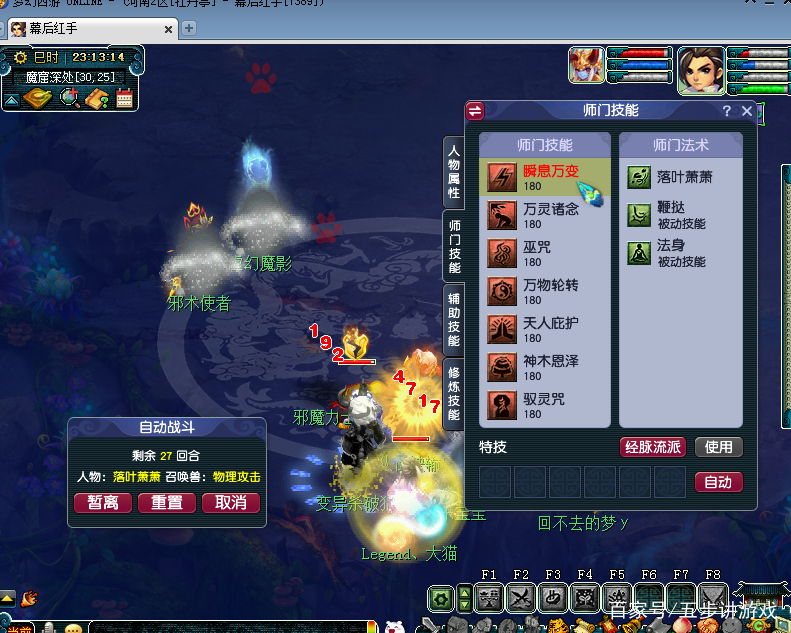791x633 pixels.
Task: Select the 瞬息万变 skill
Action: 545,177
